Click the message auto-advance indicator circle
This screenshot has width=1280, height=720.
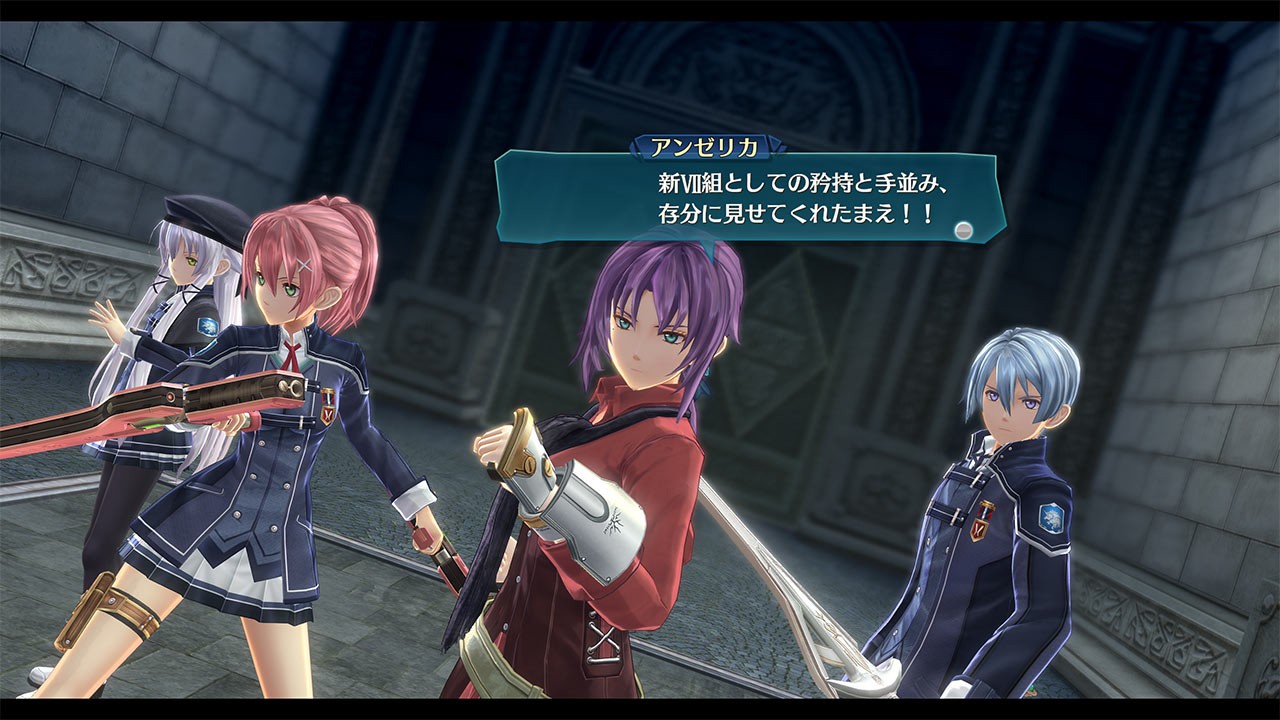pyautogui.click(x=963, y=228)
